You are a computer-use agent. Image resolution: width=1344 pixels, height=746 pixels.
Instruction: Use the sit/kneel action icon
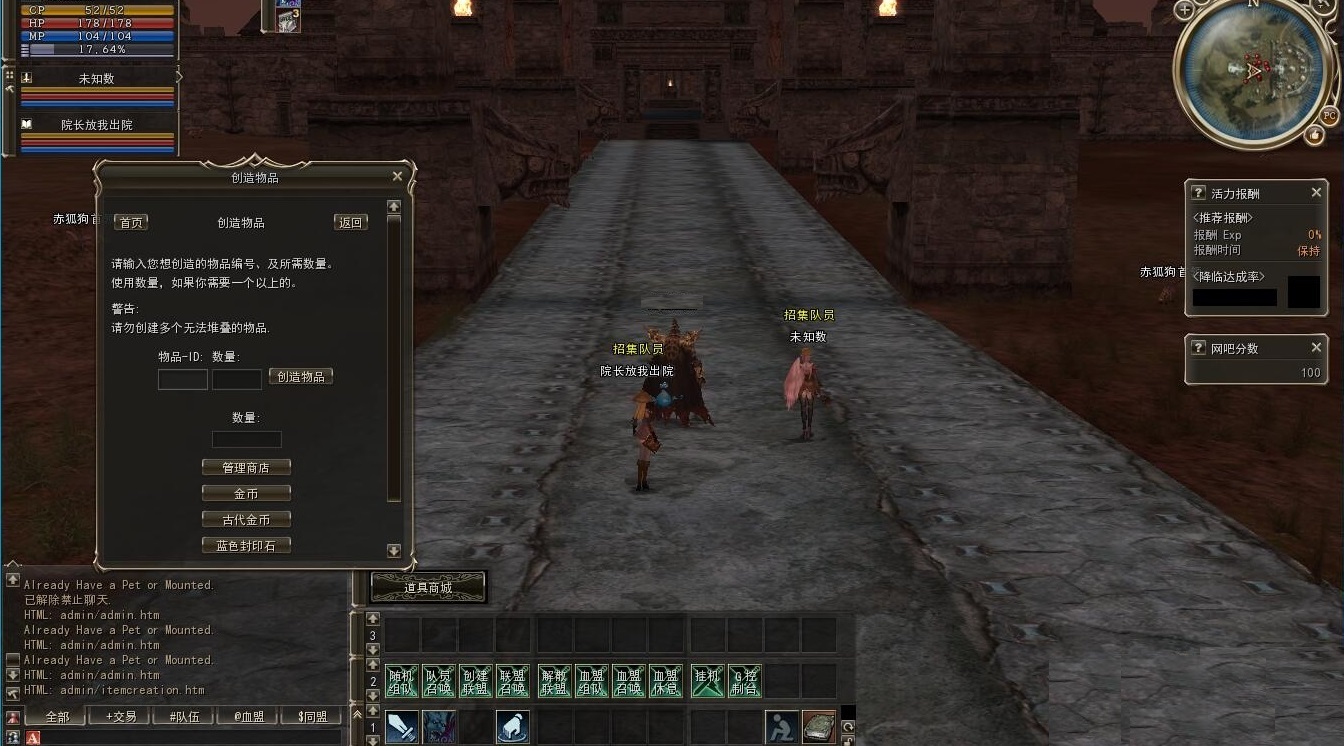[x=781, y=727]
